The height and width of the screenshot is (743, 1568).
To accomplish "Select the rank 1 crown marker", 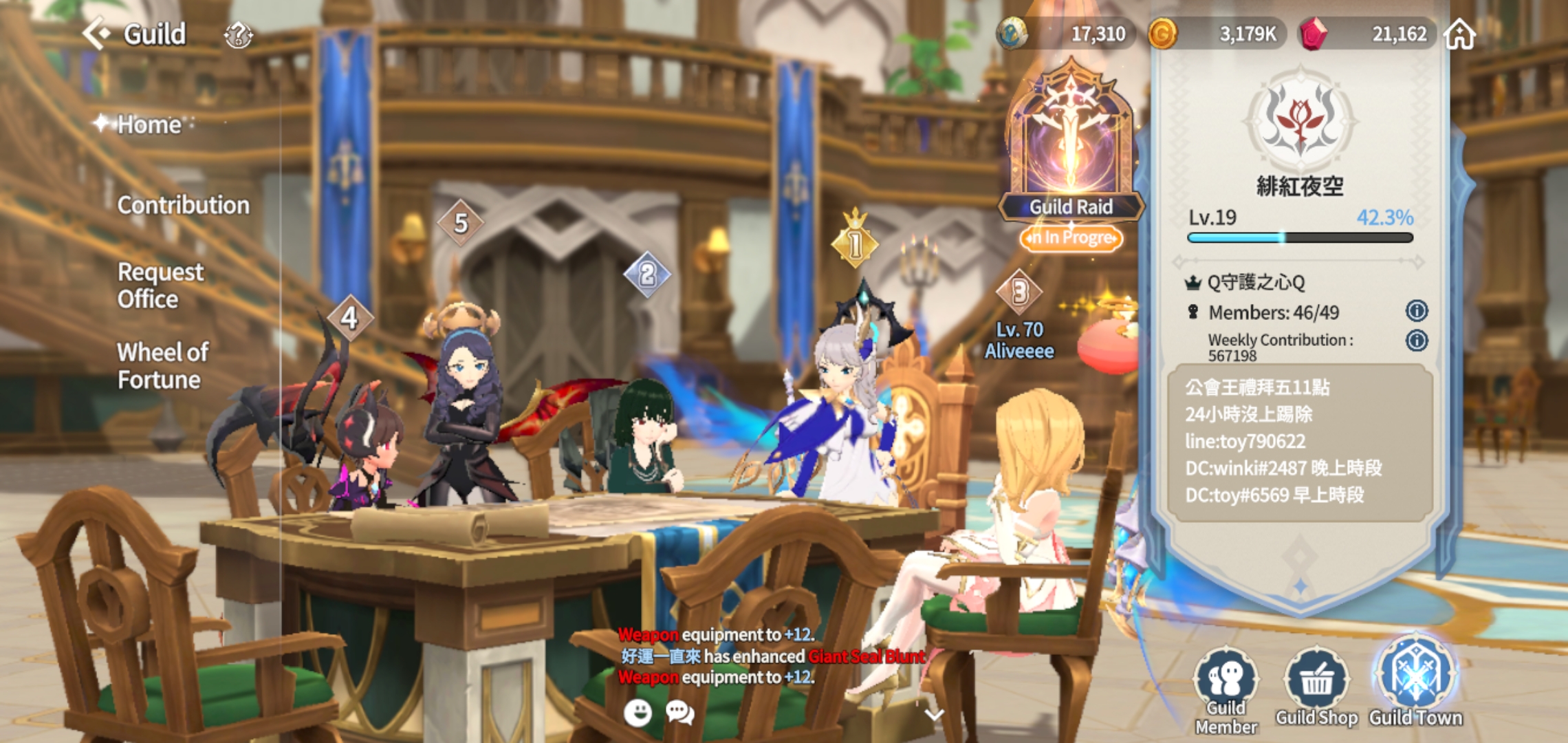I will 855,242.
